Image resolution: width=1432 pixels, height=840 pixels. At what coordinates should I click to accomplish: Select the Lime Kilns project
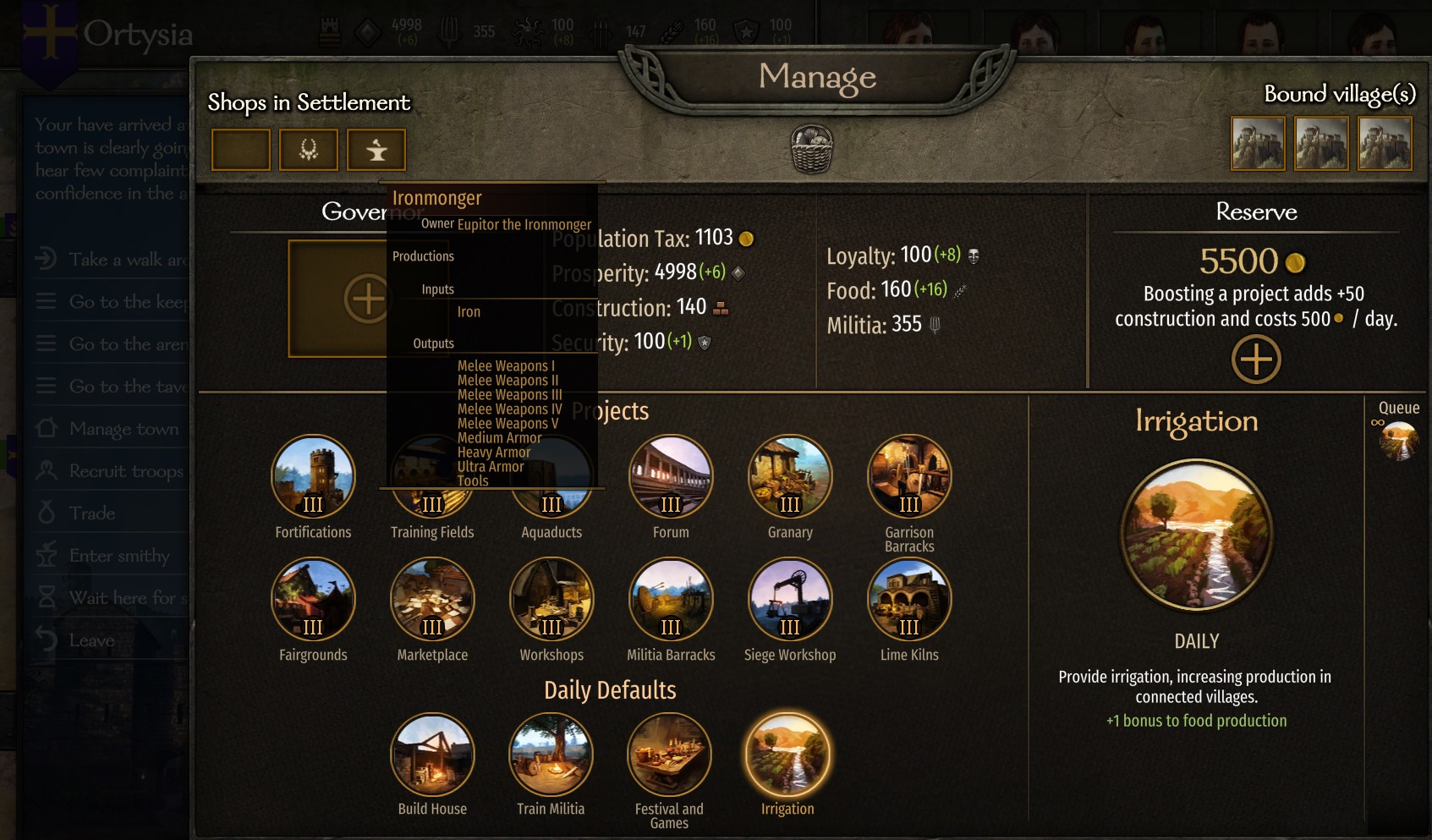tap(908, 599)
